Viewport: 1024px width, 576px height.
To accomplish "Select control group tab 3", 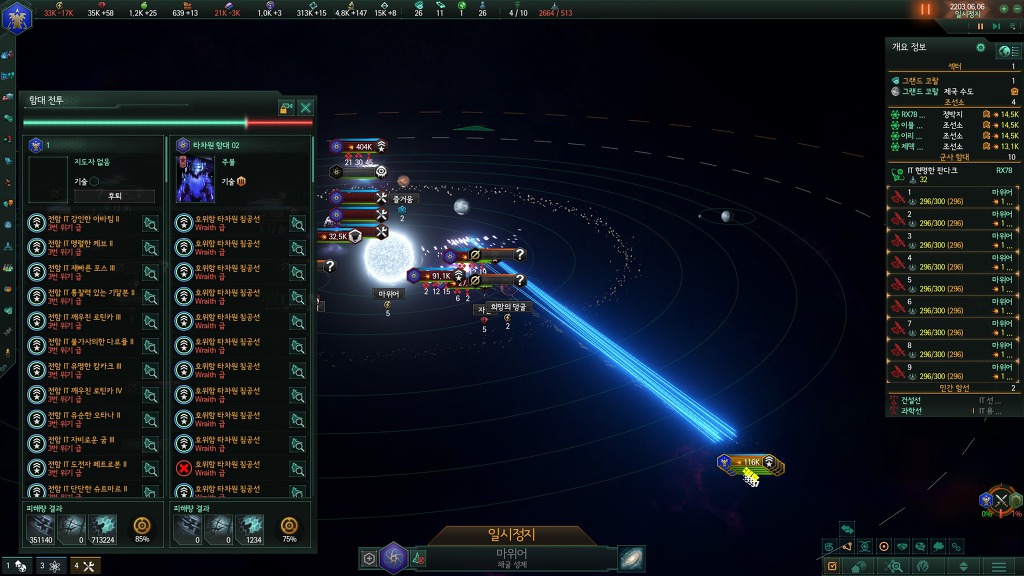I will (x=48, y=566).
